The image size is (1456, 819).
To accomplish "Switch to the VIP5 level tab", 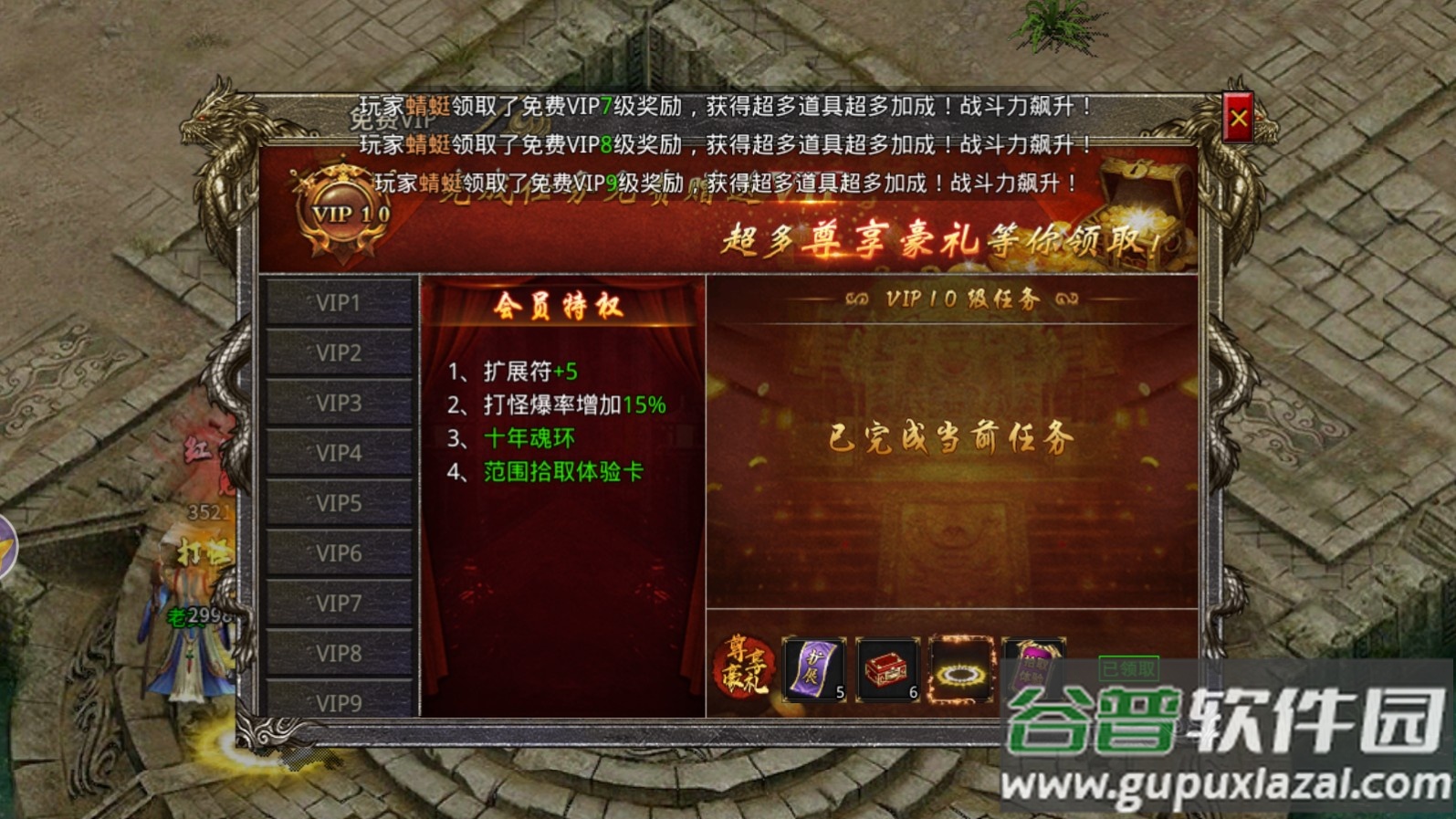I will tap(340, 502).
